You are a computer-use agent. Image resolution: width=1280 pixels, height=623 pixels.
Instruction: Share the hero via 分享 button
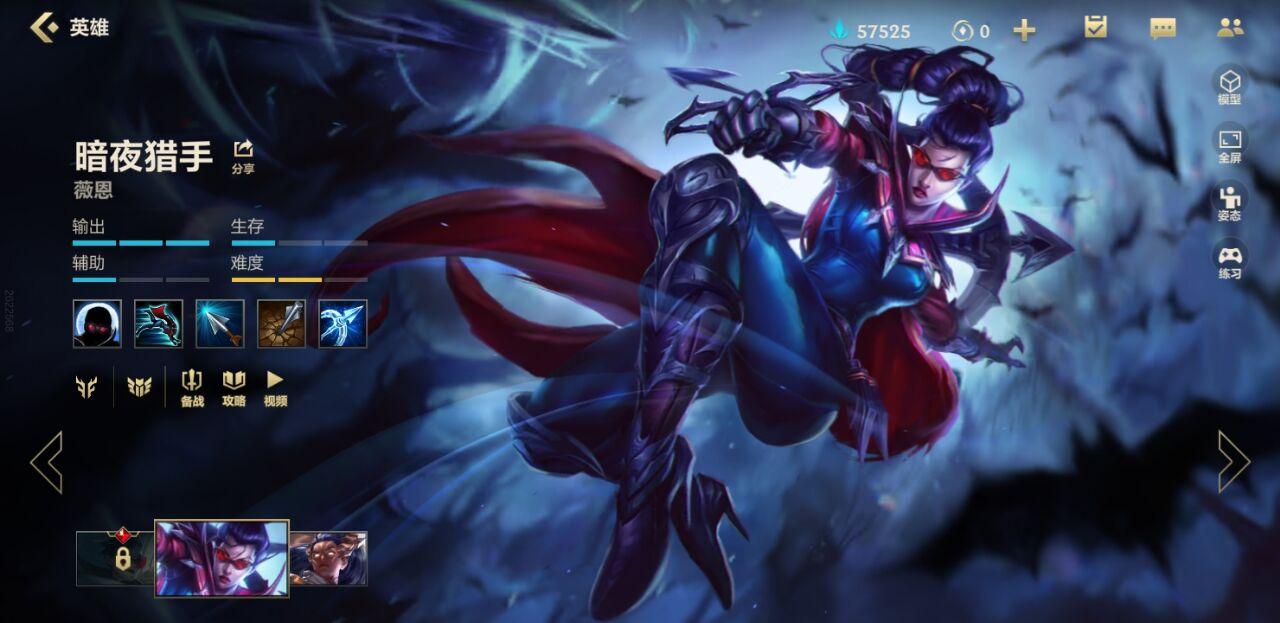(243, 156)
